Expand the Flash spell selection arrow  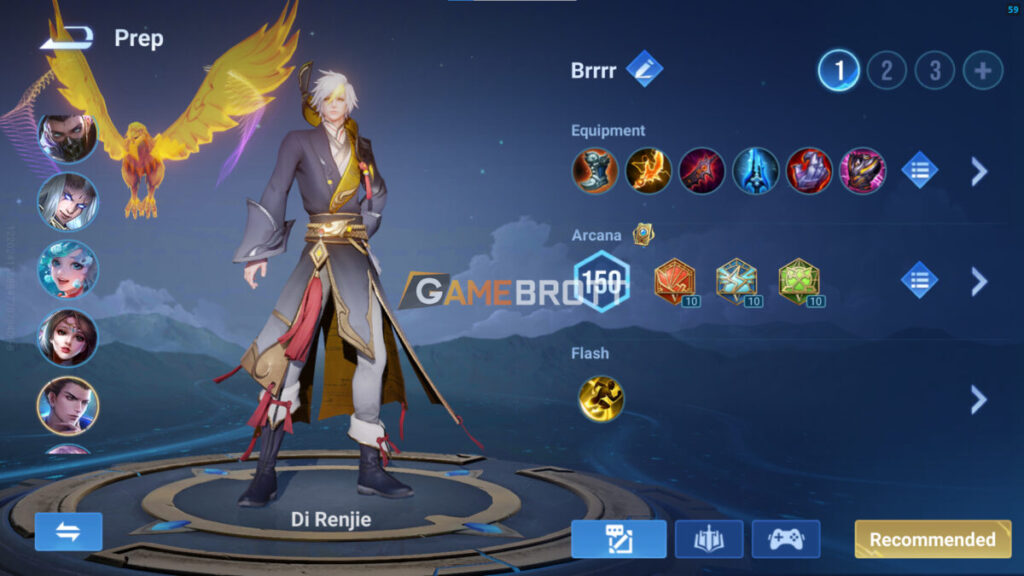(979, 400)
